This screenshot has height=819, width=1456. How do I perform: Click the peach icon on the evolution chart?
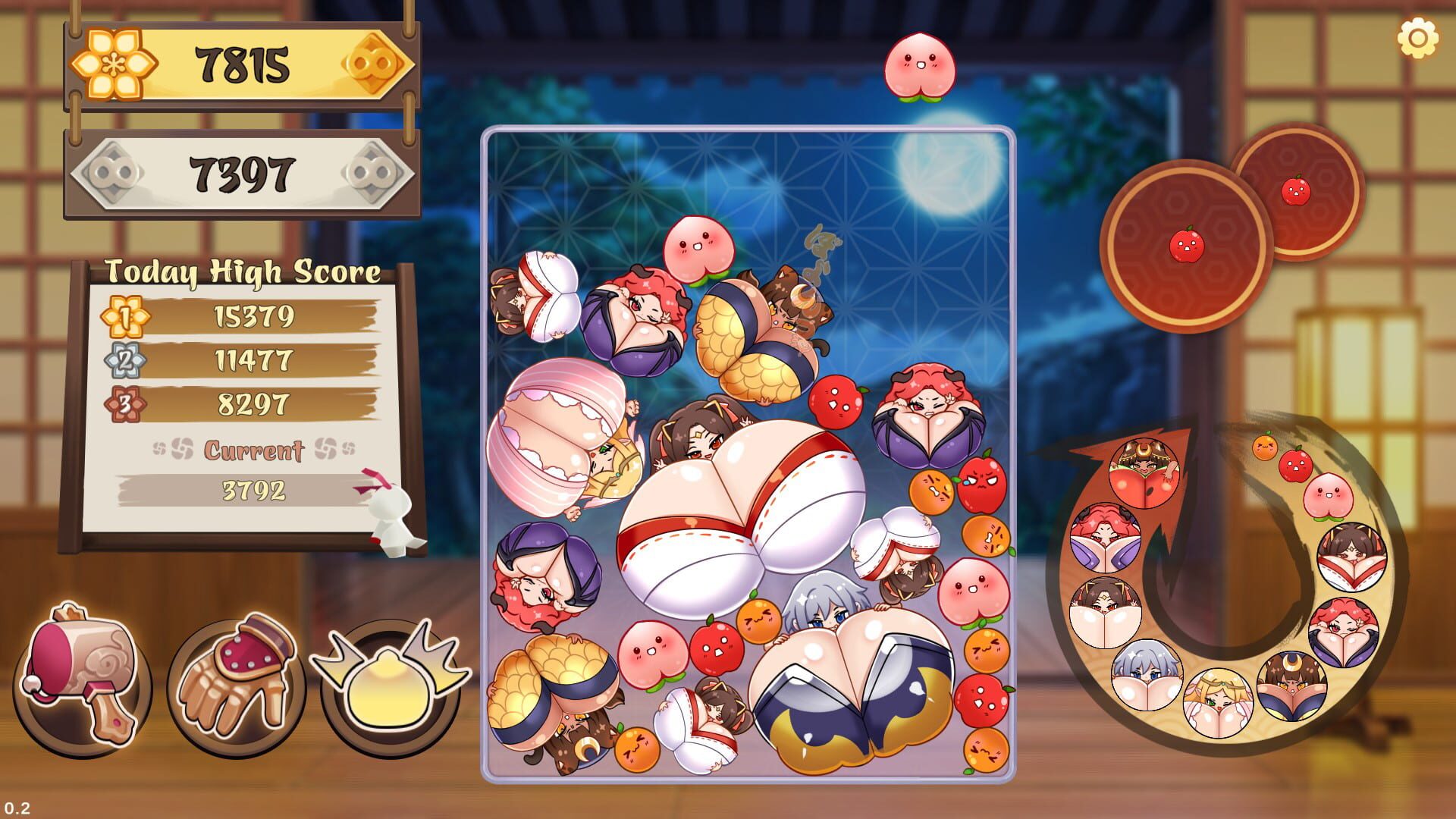[x=1329, y=497]
